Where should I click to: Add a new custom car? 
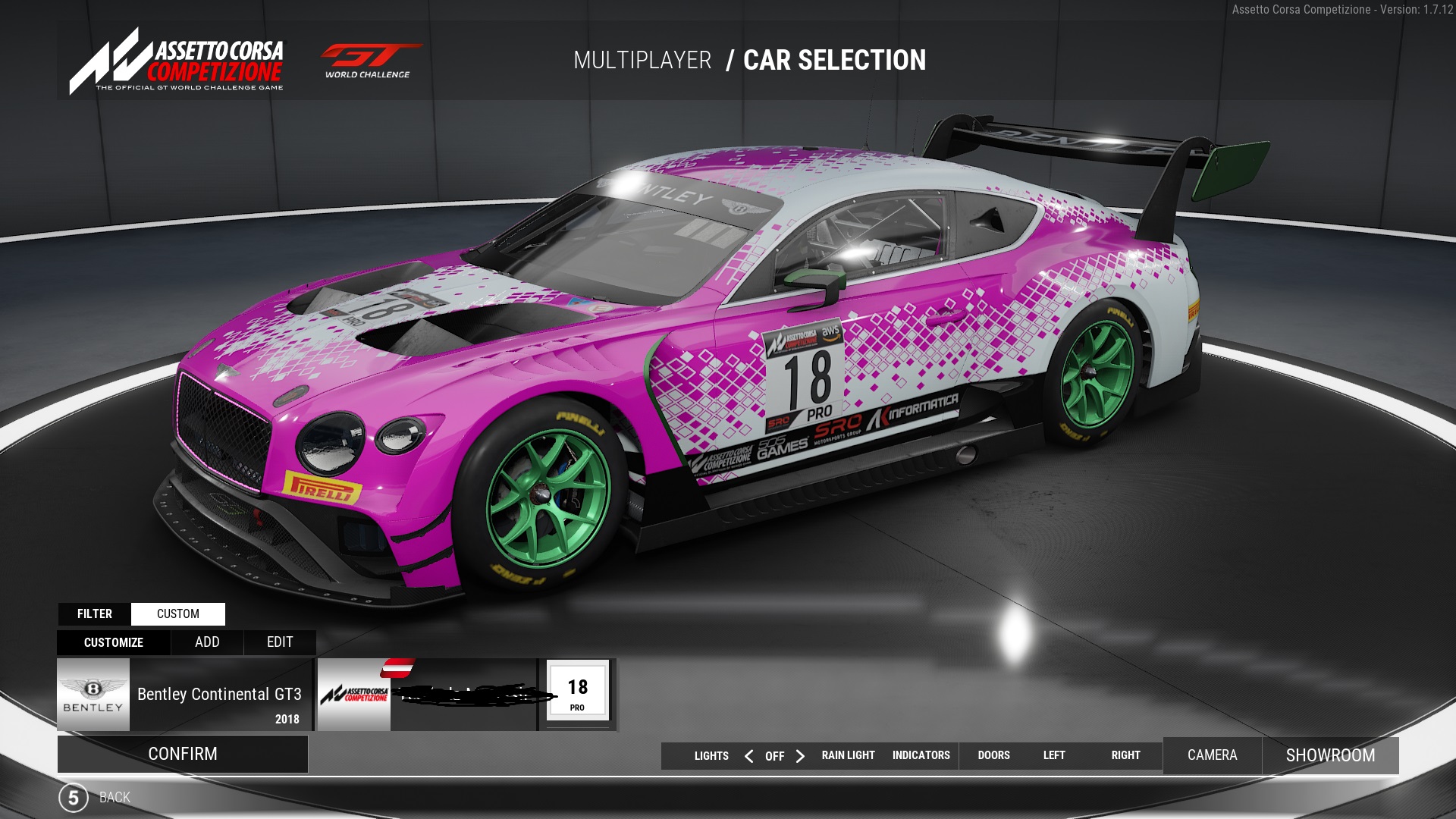pos(207,642)
